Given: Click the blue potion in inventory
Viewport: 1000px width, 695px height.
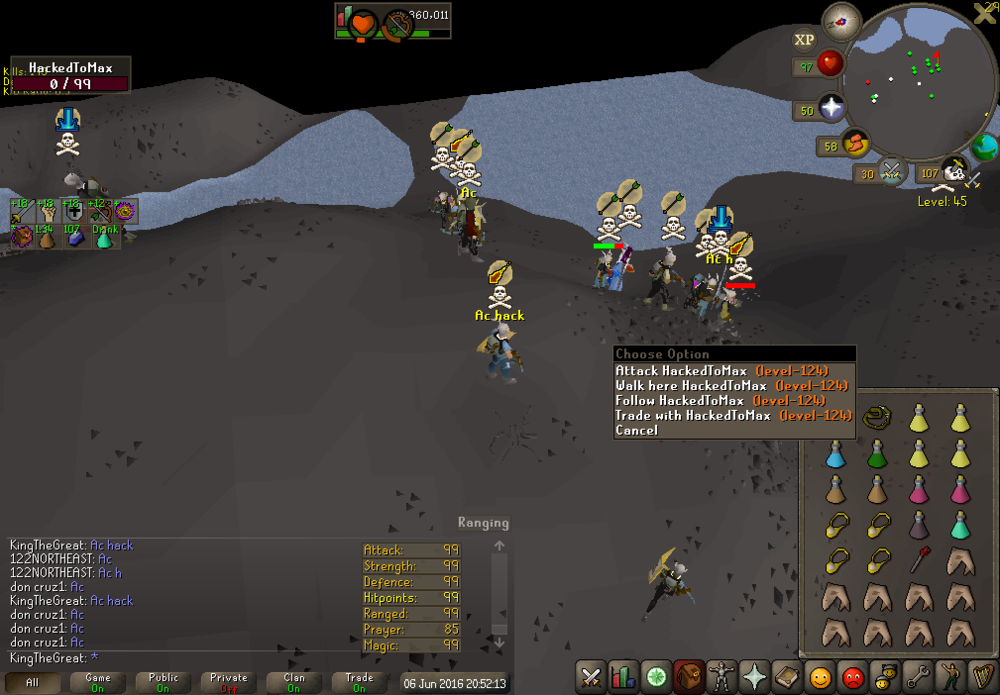Looking at the screenshot, I should [x=836, y=455].
